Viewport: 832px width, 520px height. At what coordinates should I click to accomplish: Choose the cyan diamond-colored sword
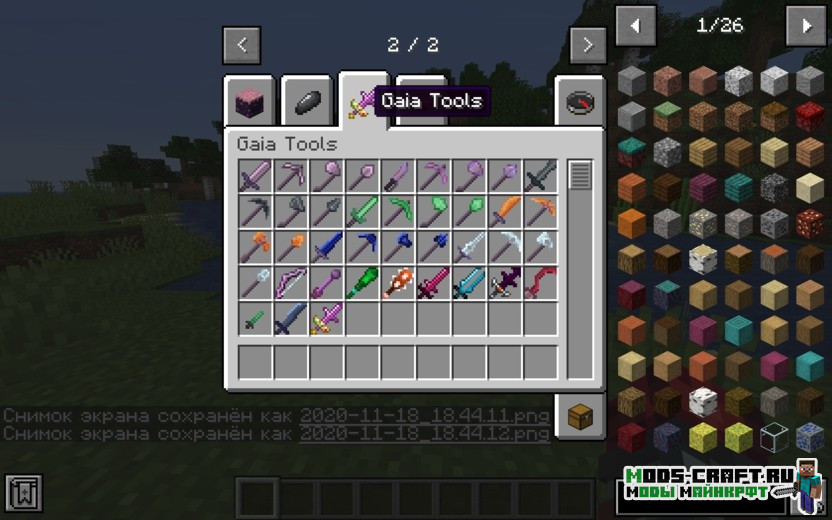(x=470, y=284)
